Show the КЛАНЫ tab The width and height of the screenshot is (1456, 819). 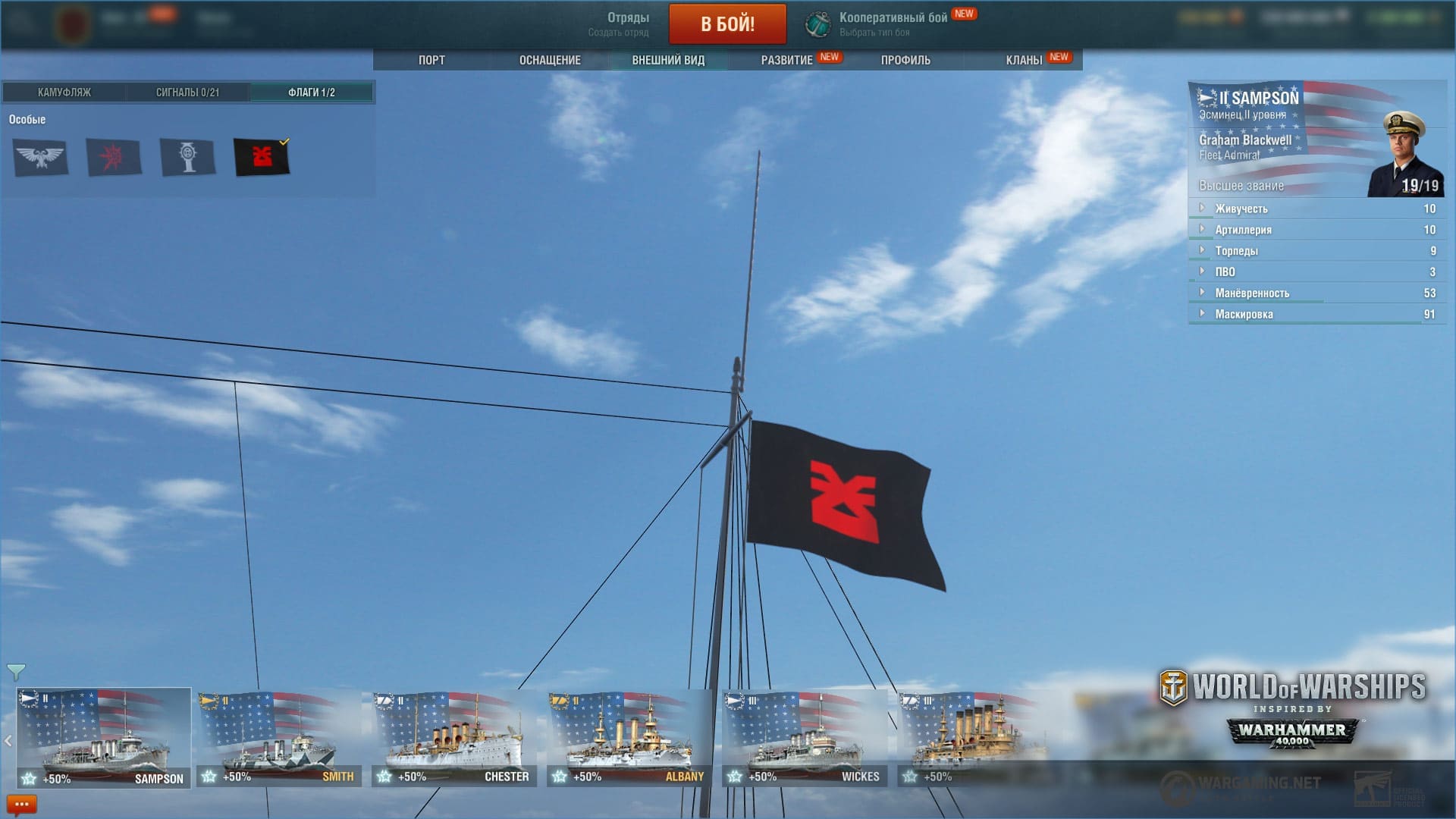(1024, 60)
